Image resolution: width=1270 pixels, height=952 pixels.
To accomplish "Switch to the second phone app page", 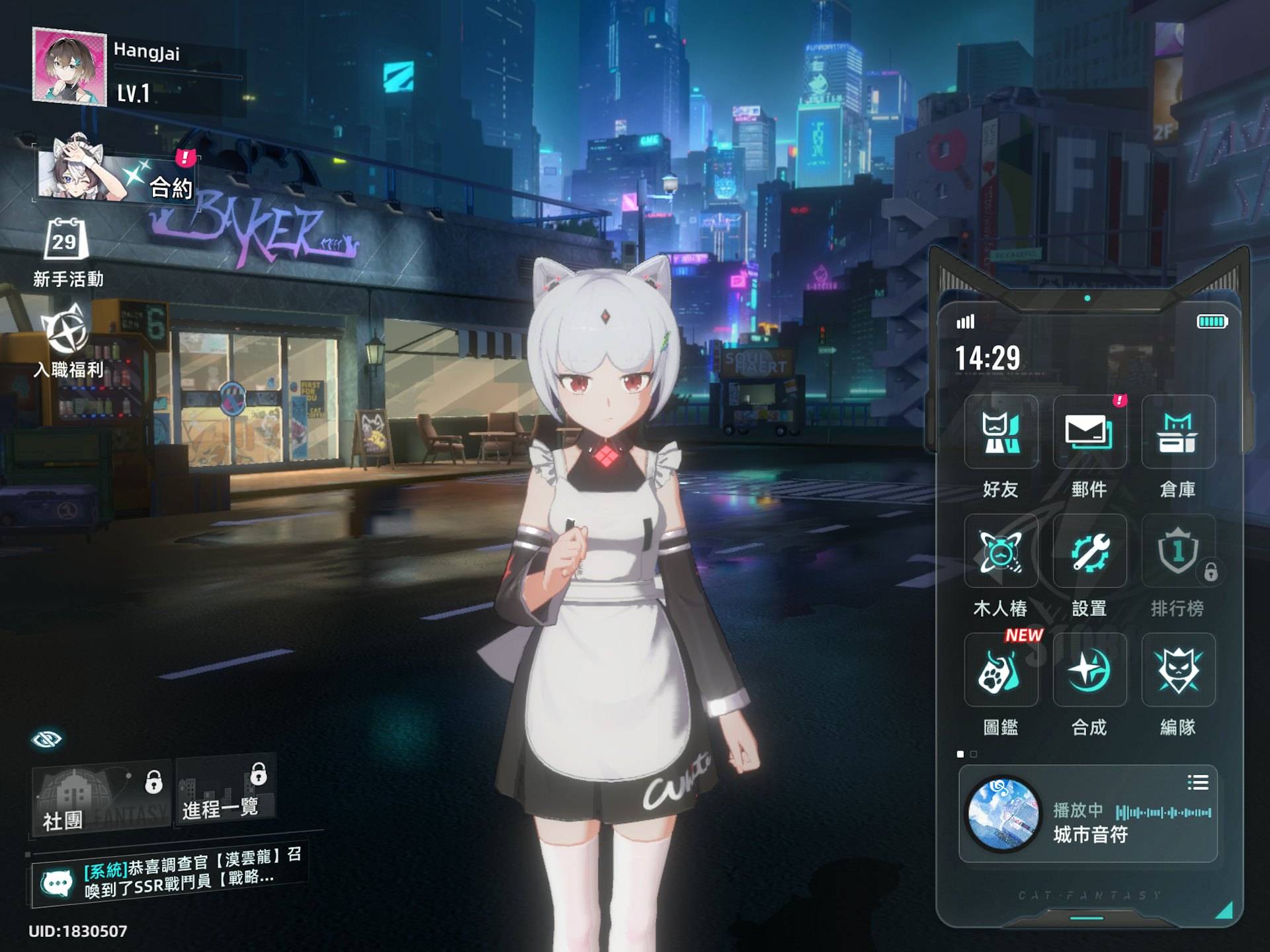I will click(974, 754).
